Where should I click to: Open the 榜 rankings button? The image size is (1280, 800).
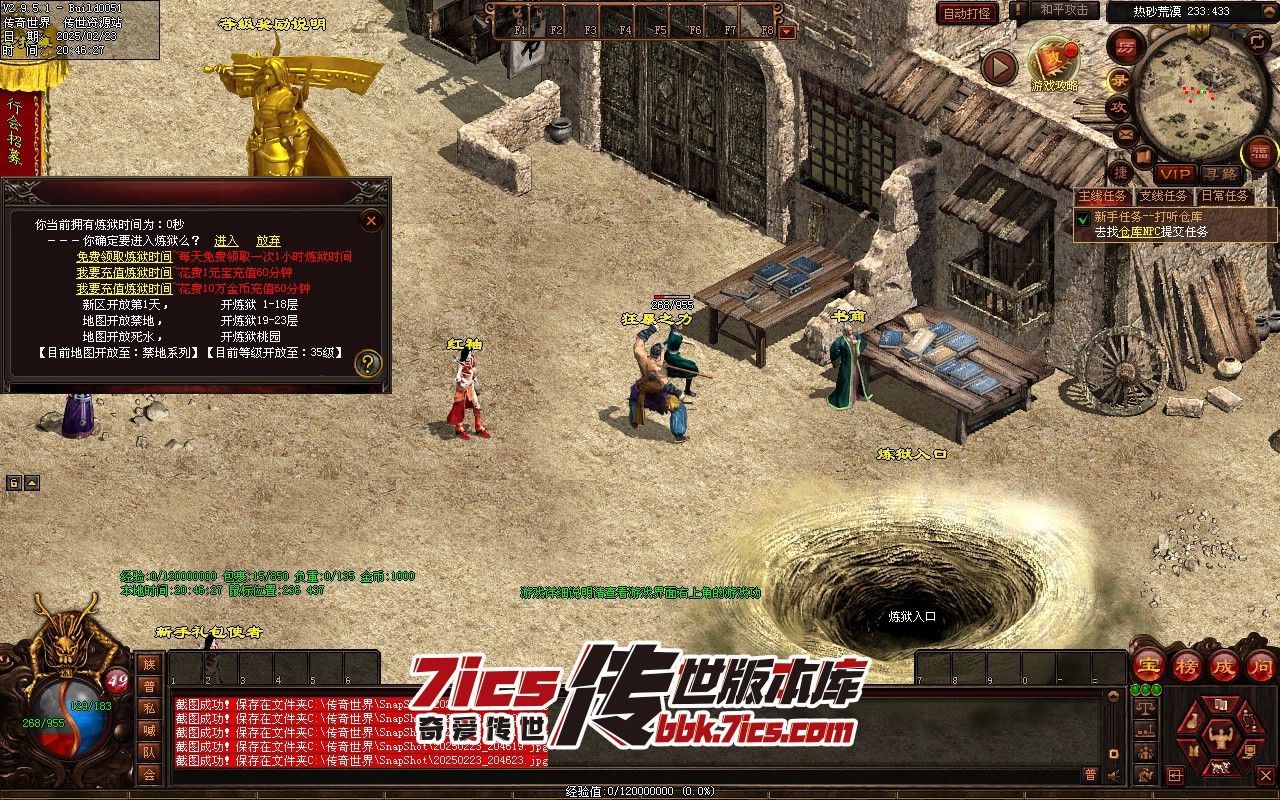click(x=1186, y=665)
